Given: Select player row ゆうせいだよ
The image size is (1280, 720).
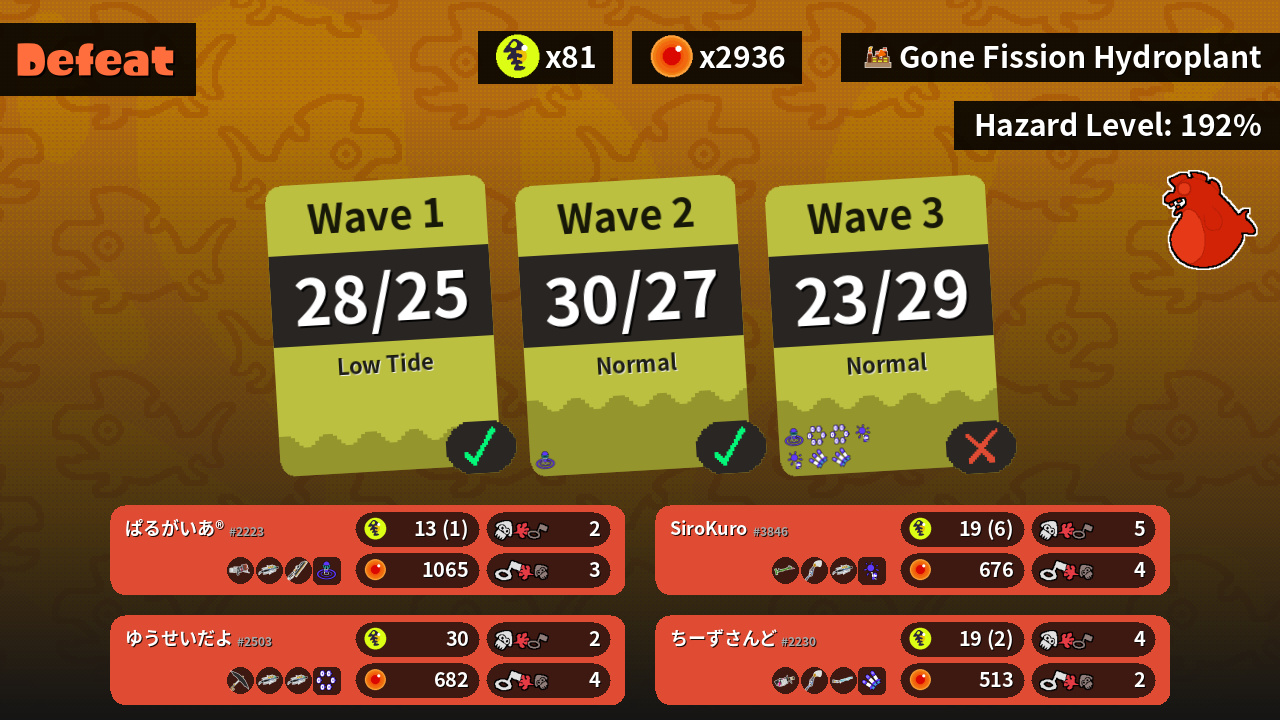Looking at the screenshot, I should [x=367, y=660].
